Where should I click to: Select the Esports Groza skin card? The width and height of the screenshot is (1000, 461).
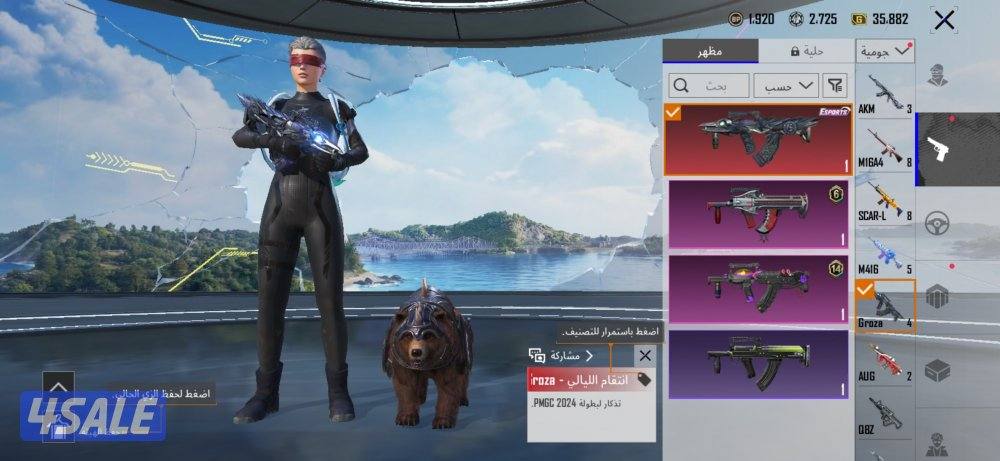point(758,140)
